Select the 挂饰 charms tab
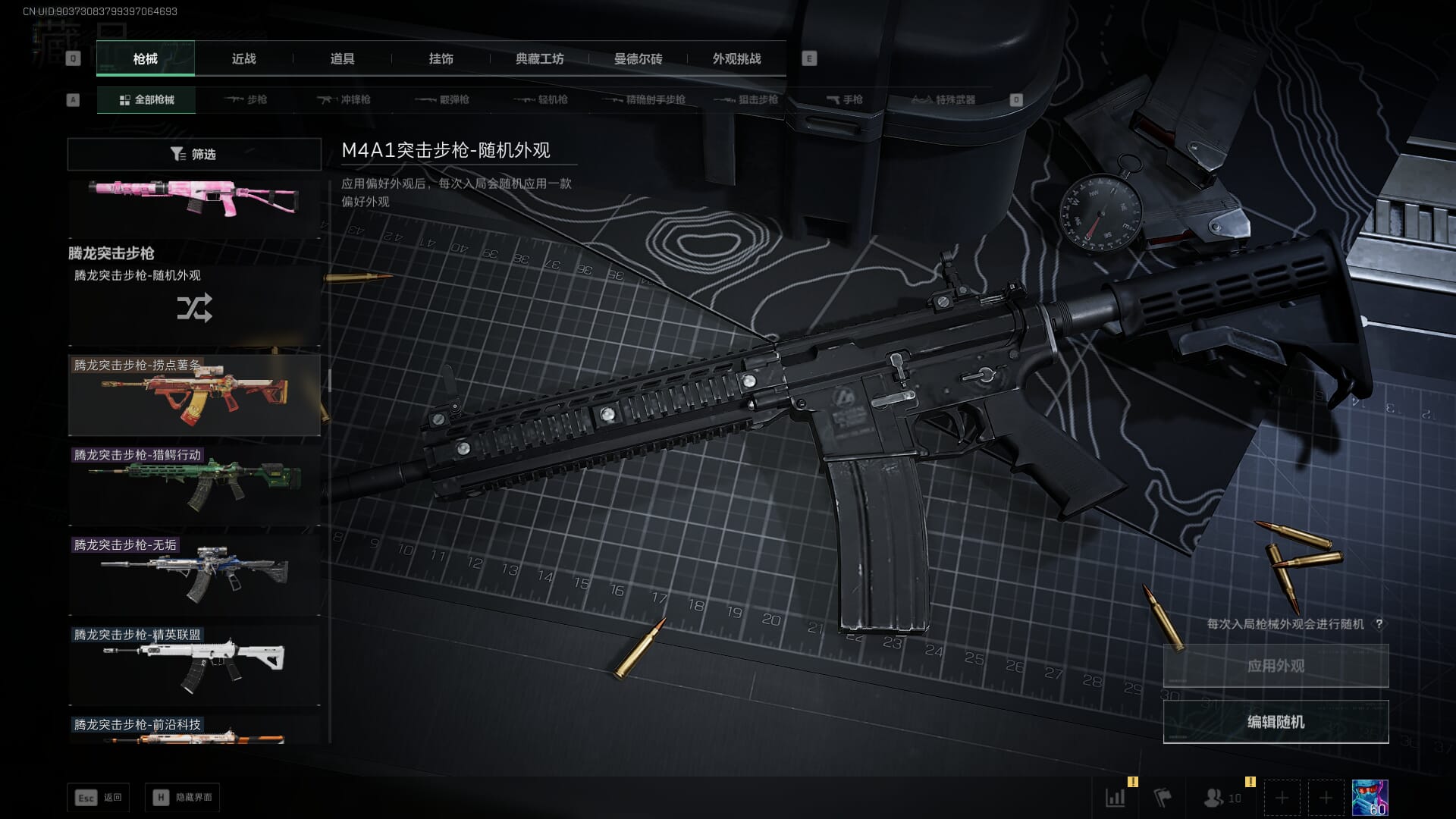Viewport: 1456px width, 819px height. pyautogui.click(x=441, y=59)
